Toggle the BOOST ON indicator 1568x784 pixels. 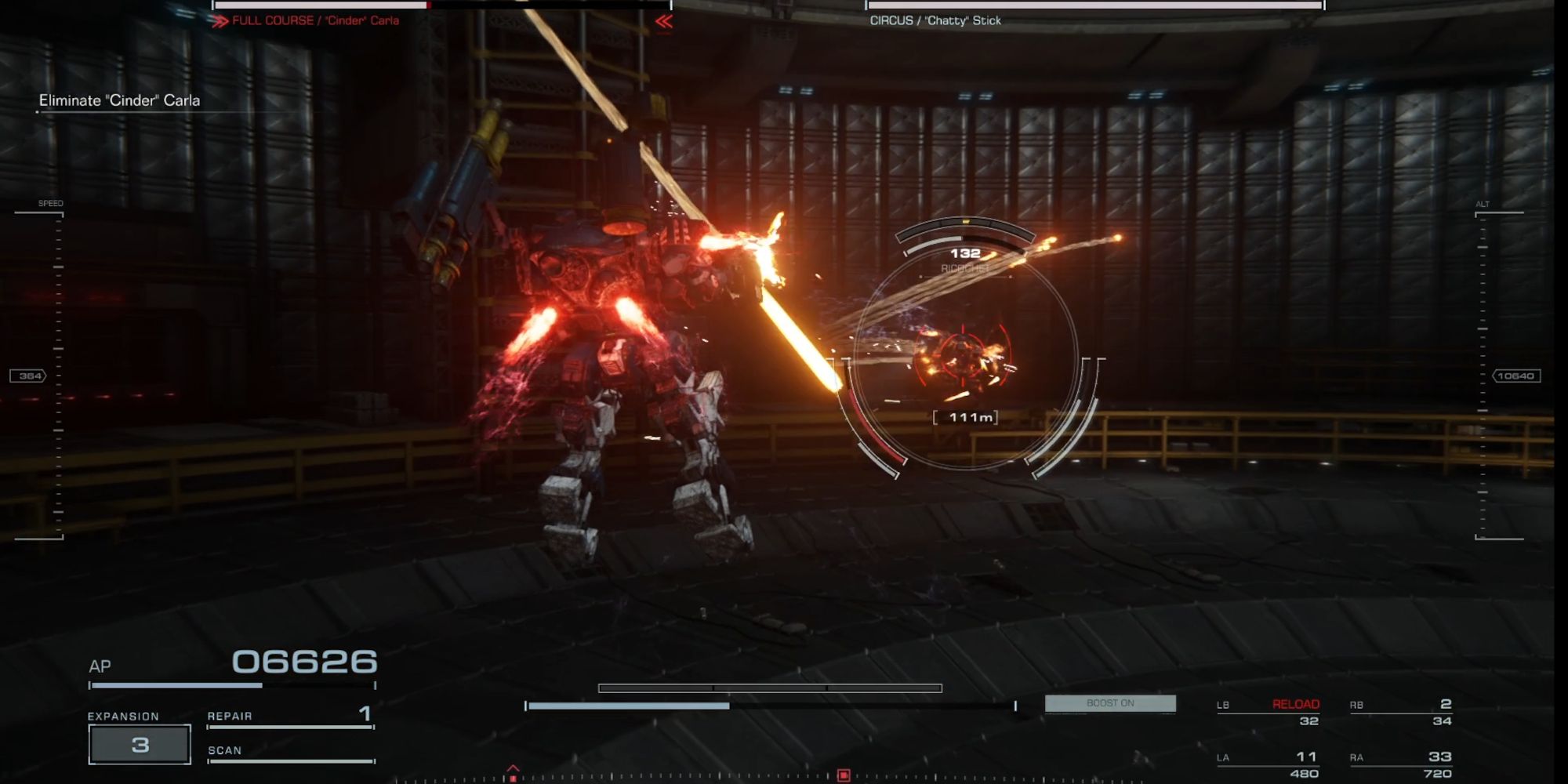point(1110,703)
